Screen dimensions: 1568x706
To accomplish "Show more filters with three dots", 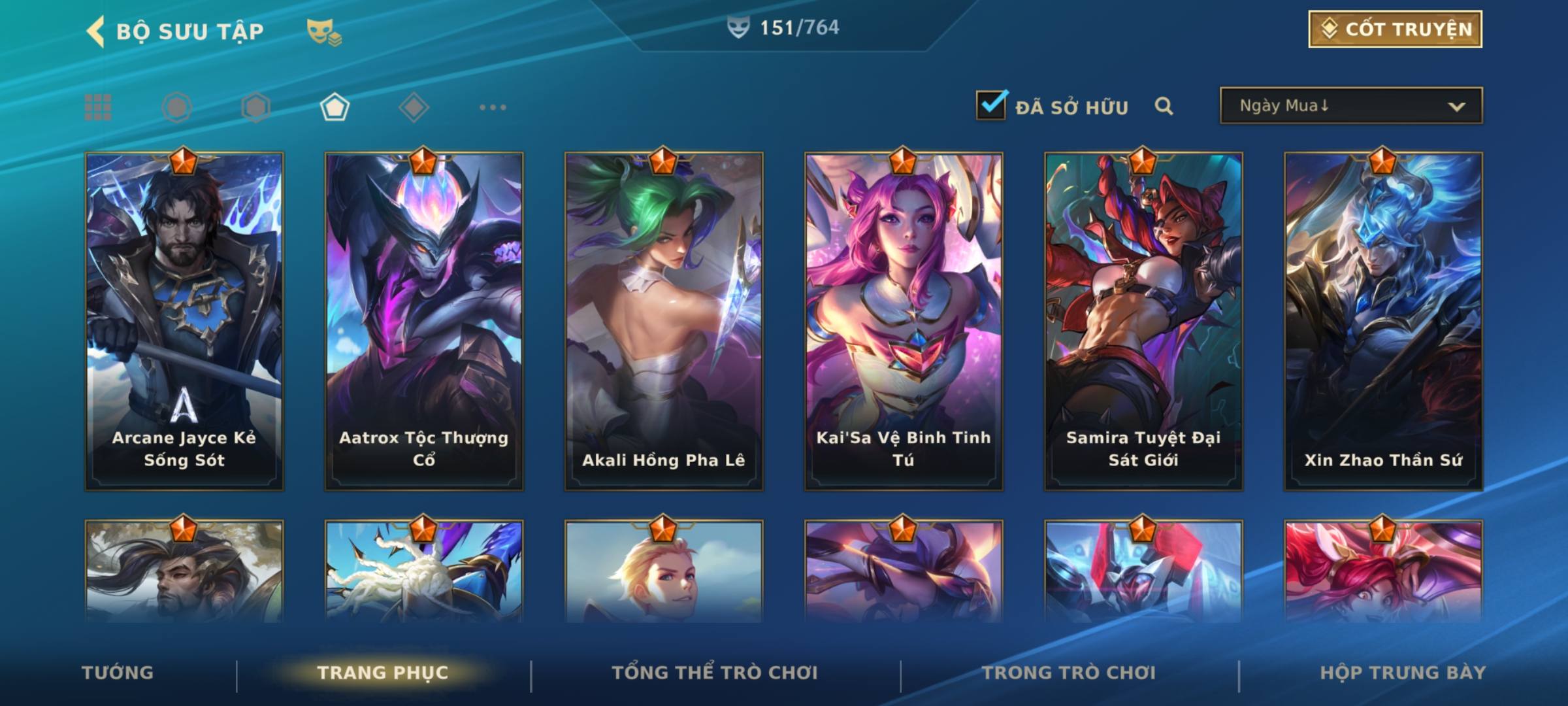I will pos(493,107).
